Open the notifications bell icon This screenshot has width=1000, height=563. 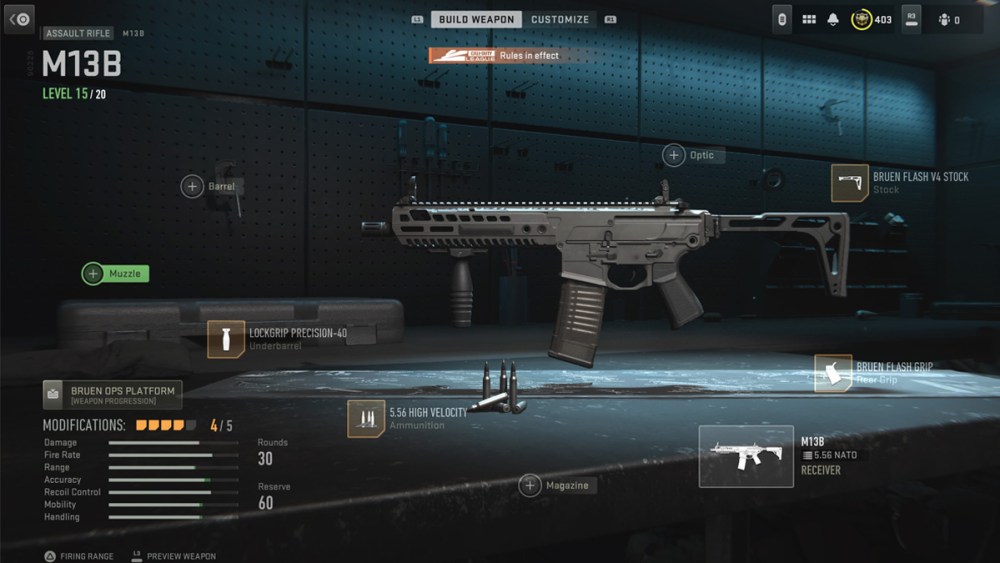coord(833,19)
